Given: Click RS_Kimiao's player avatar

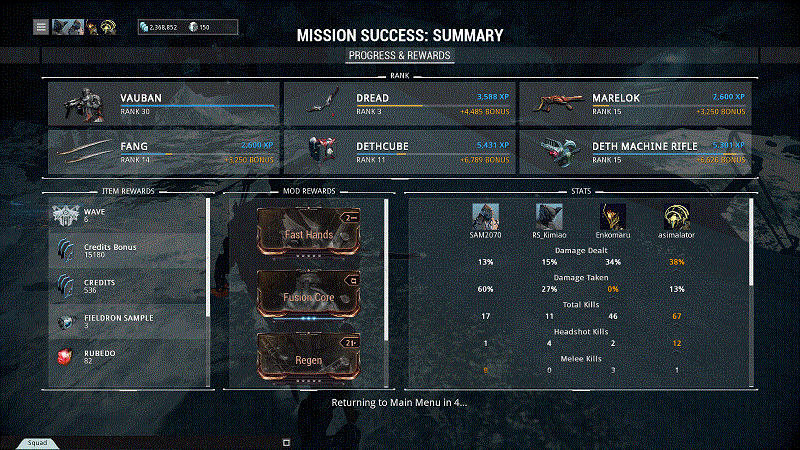Looking at the screenshot, I should [x=549, y=216].
